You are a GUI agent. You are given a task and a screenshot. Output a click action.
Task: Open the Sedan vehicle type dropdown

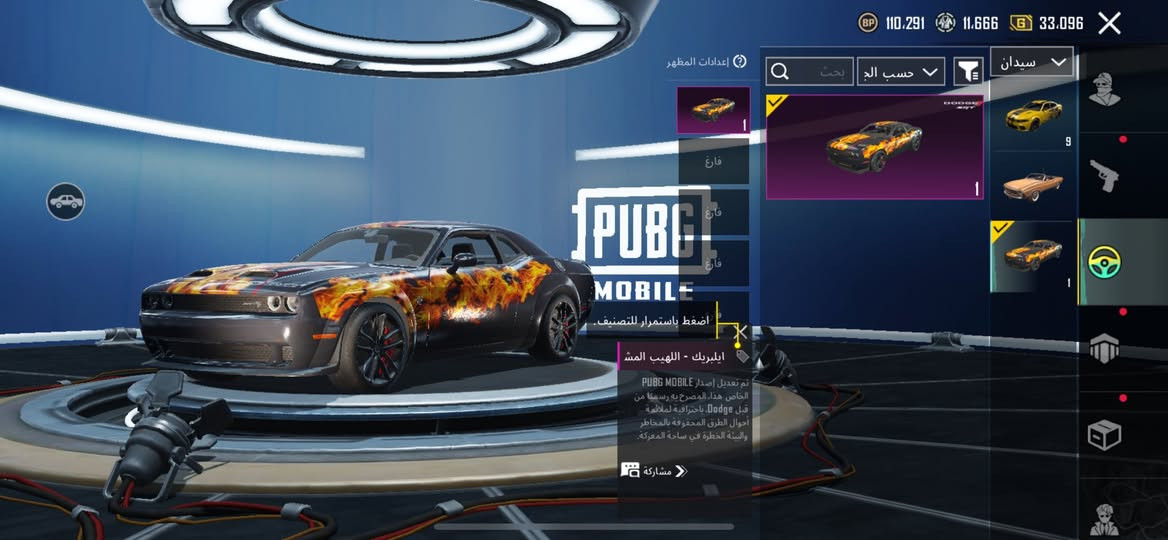tap(1031, 63)
